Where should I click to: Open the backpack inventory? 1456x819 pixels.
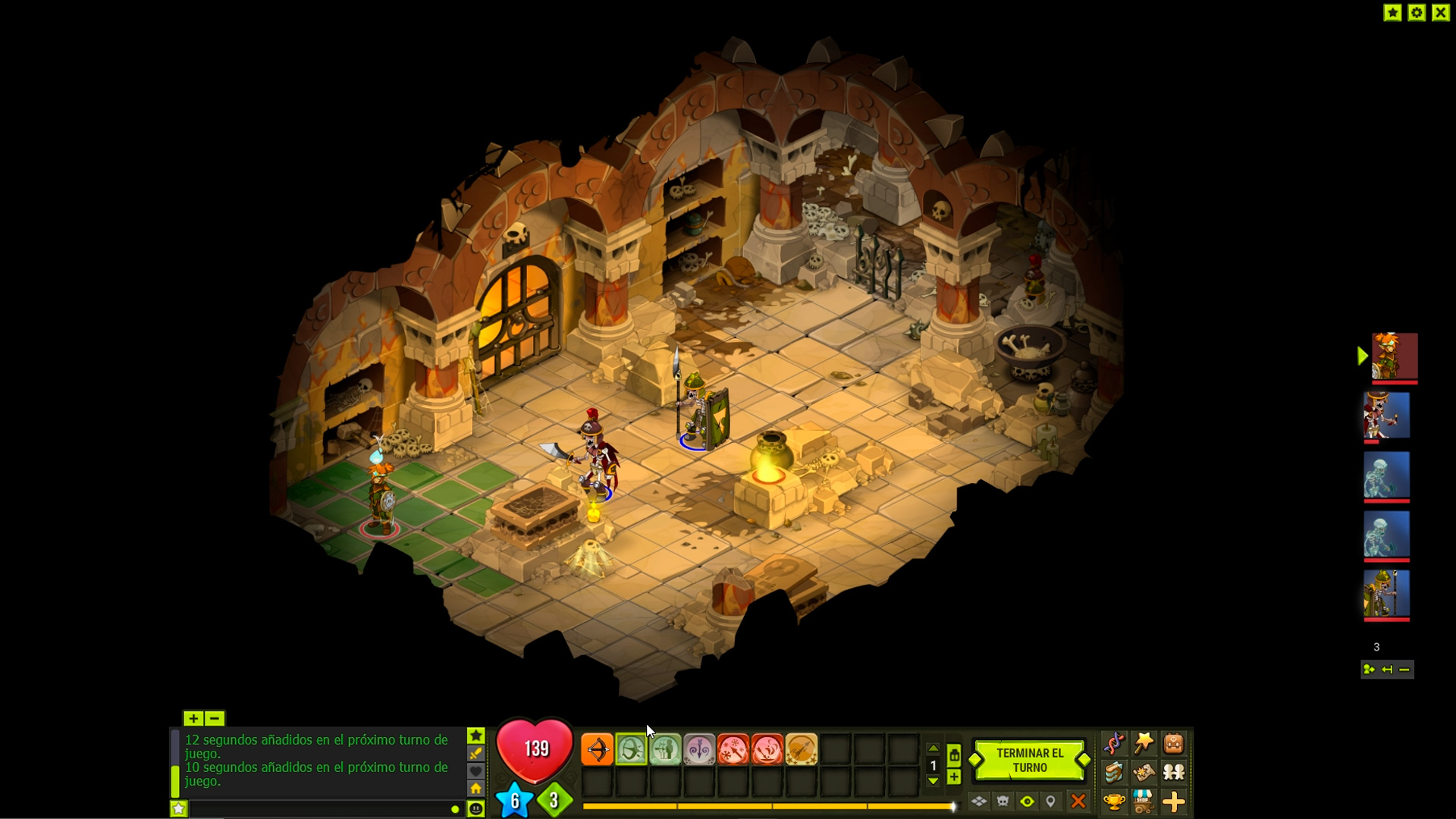coord(1173,743)
